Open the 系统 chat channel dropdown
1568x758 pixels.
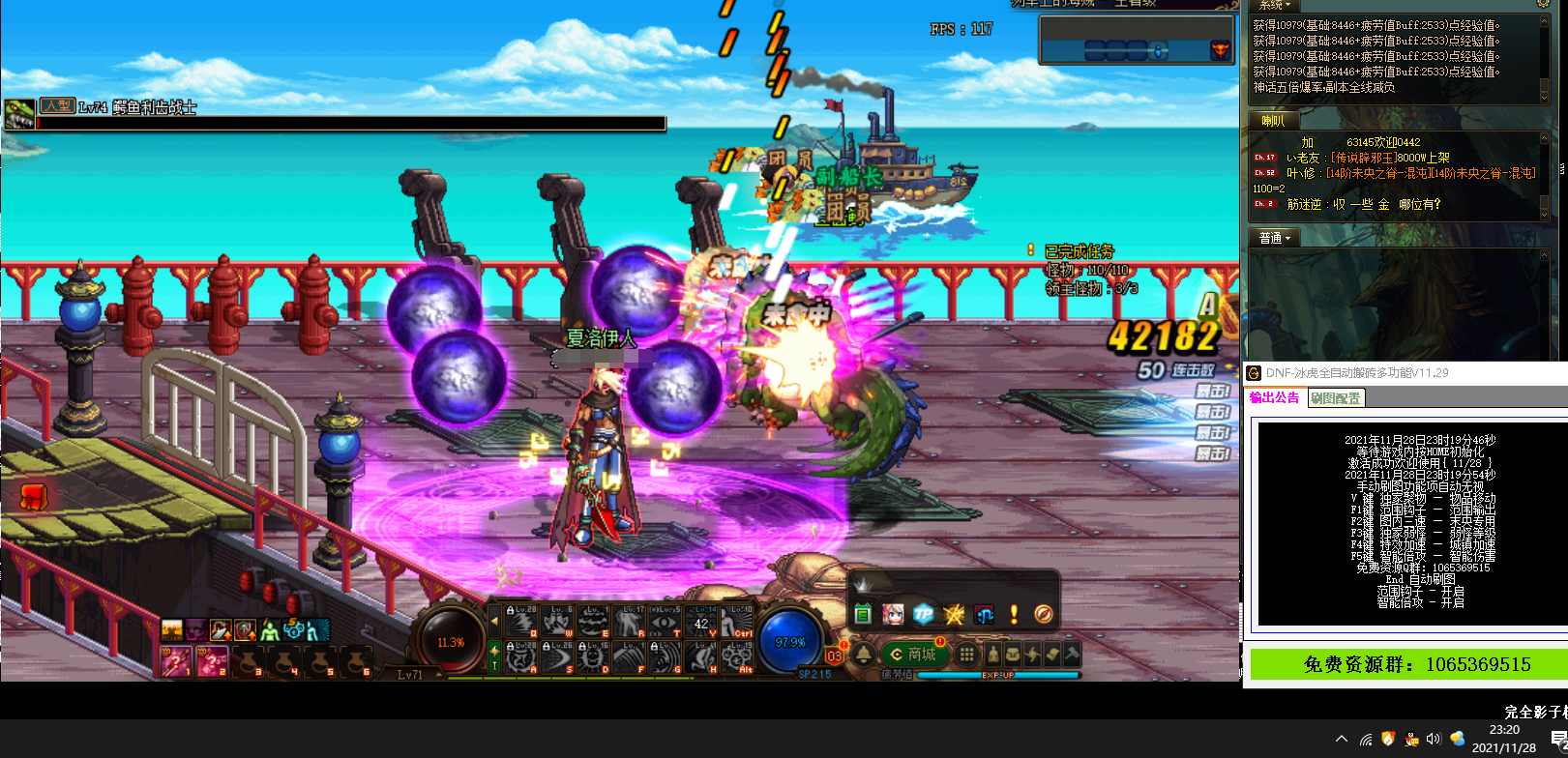pos(1275,6)
